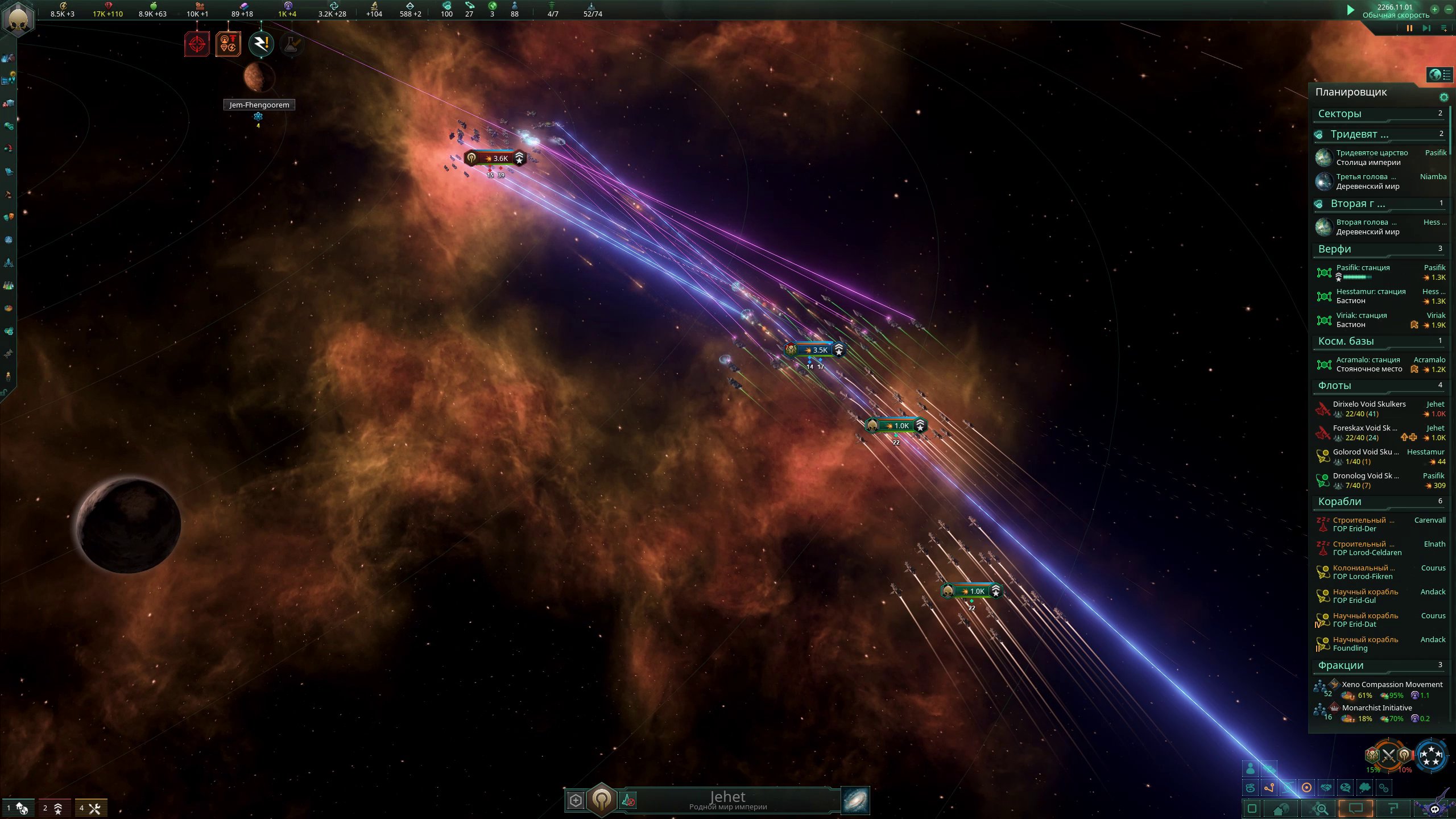Image resolution: width=1456 pixels, height=819 pixels.
Task: Toggle the handshake diplomatic map mode
Action: pos(1326,788)
